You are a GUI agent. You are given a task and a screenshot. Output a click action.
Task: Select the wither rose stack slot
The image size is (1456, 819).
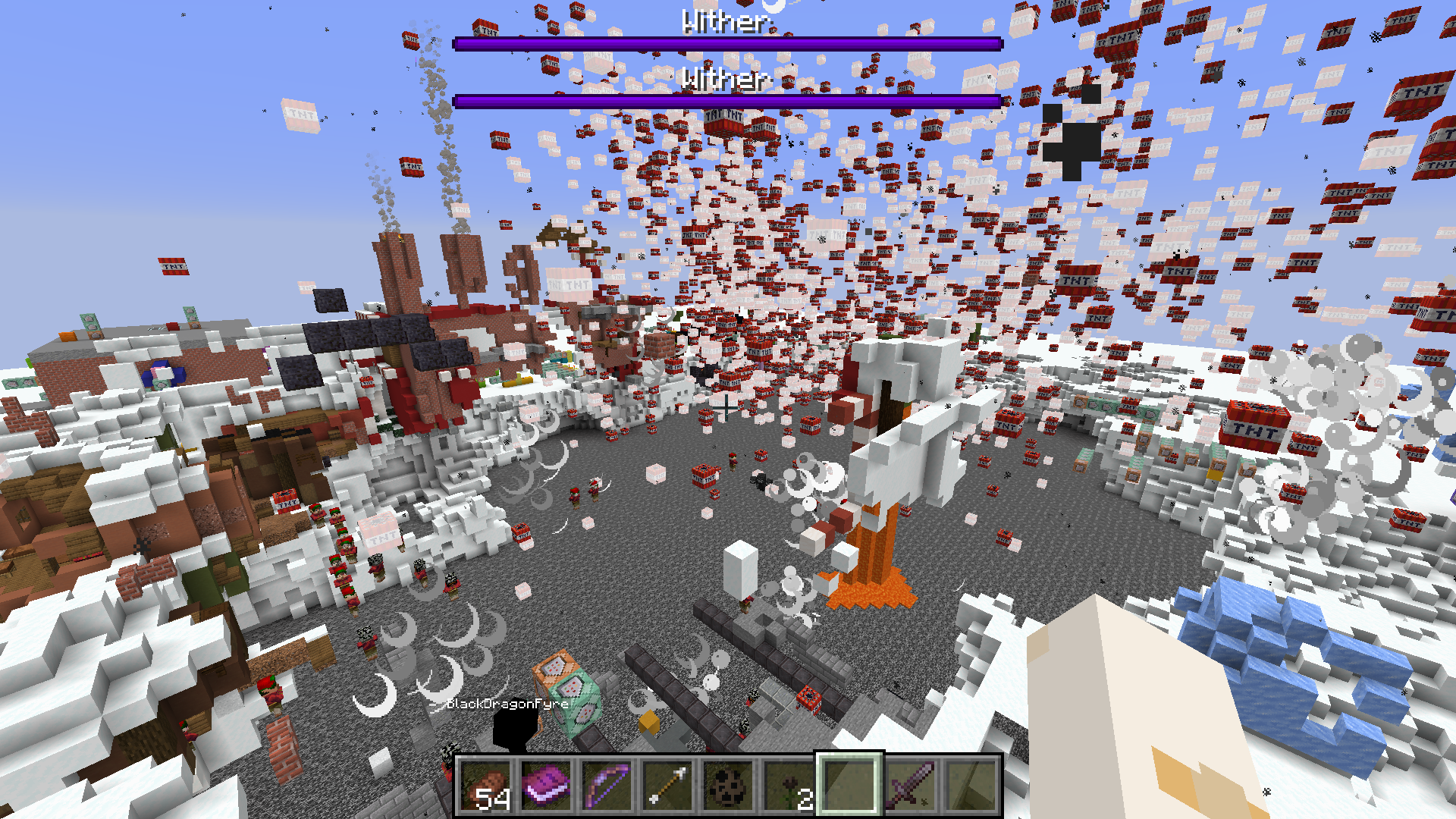click(x=789, y=786)
